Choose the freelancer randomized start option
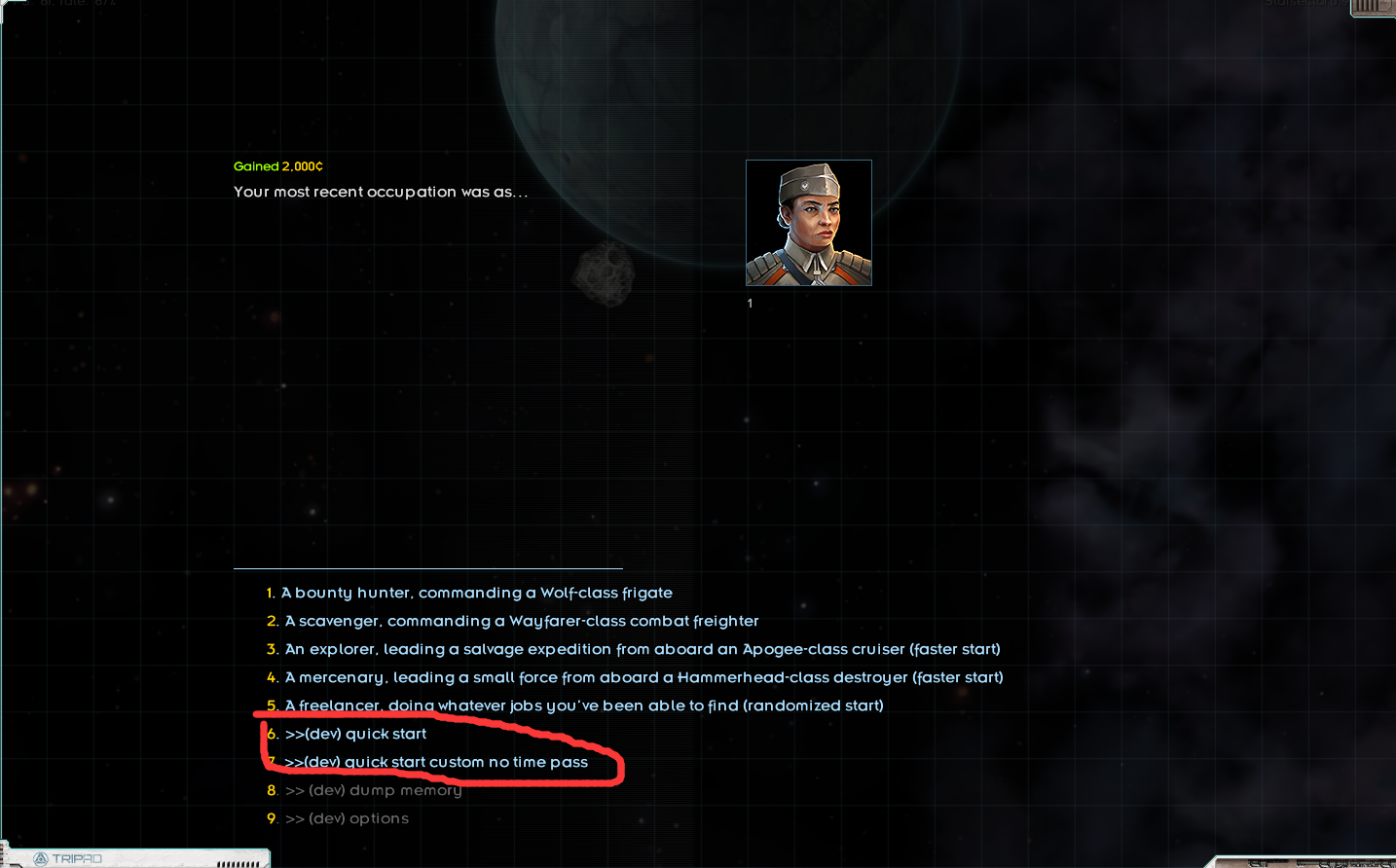 pos(584,705)
